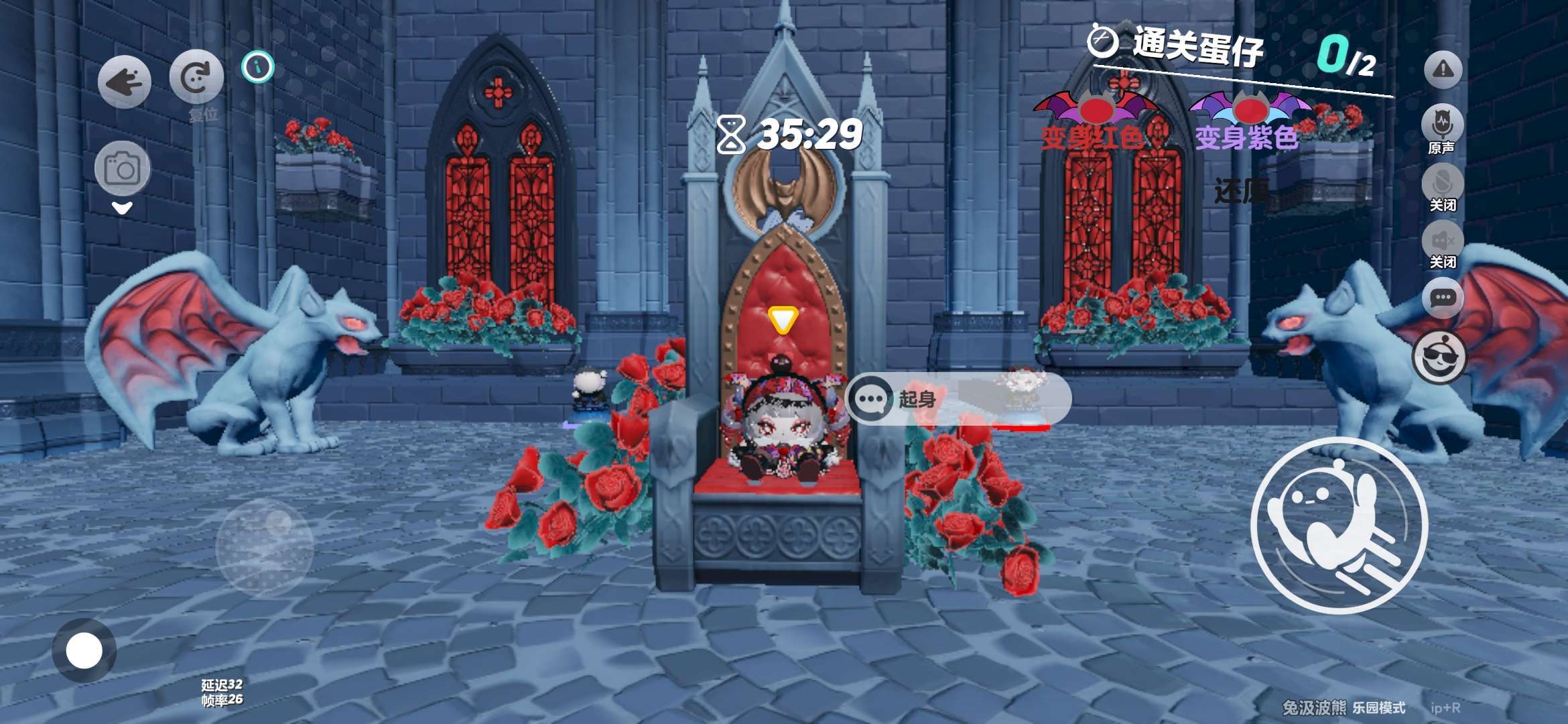Tap the movement joystick pad
Image resolution: width=1568 pixels, height=724 pixels.
point(265,548)
